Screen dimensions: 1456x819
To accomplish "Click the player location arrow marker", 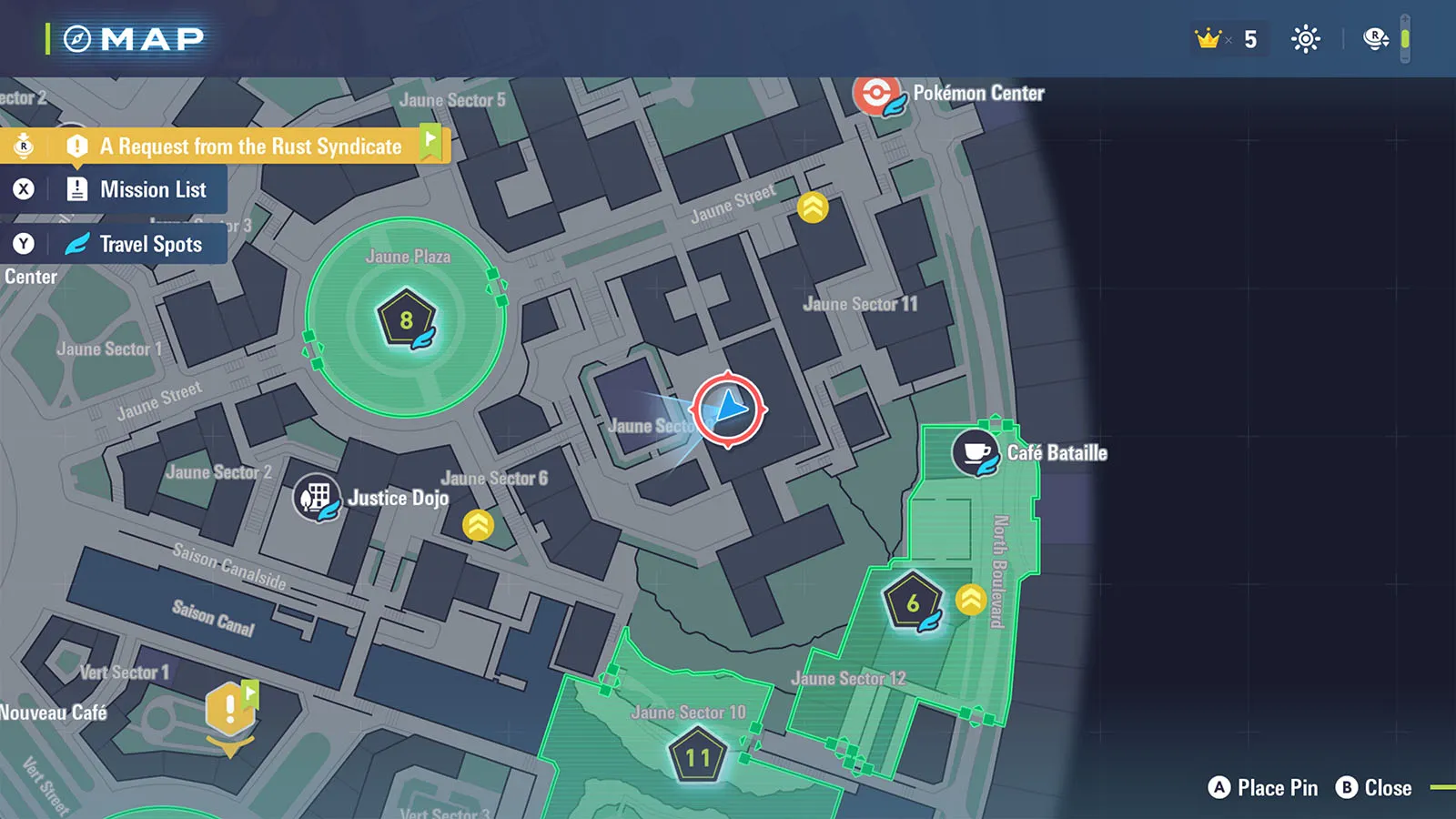I will (729, 409).
